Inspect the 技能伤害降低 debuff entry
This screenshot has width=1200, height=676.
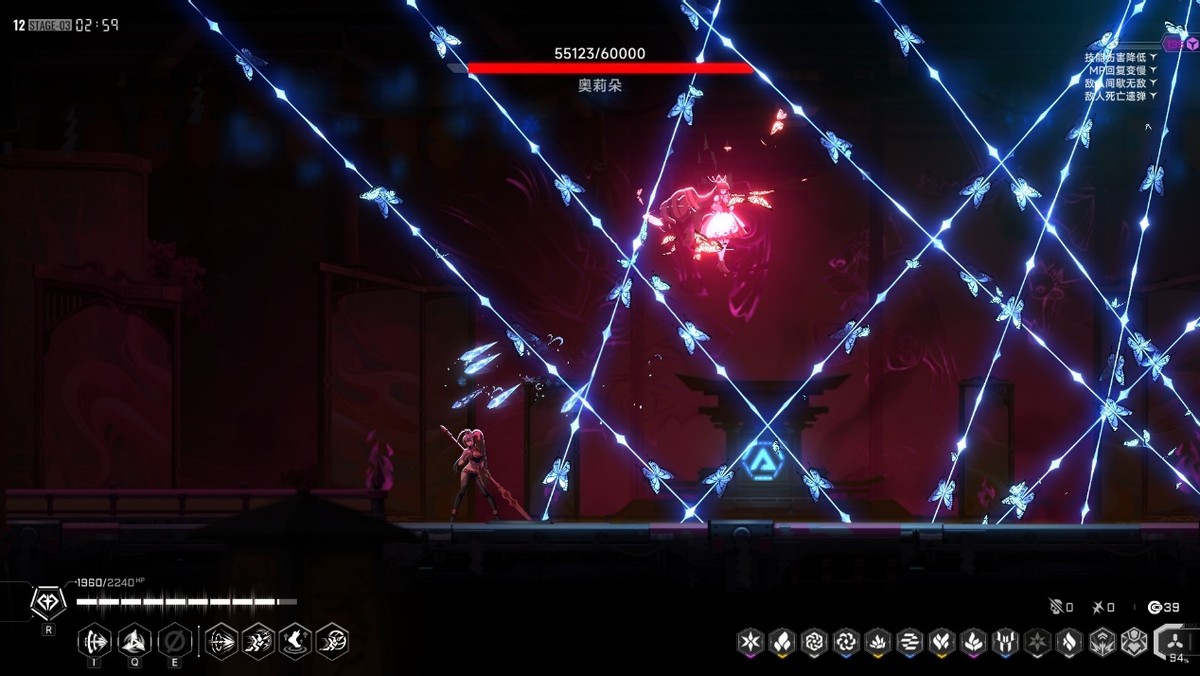tap(1120, 57)
